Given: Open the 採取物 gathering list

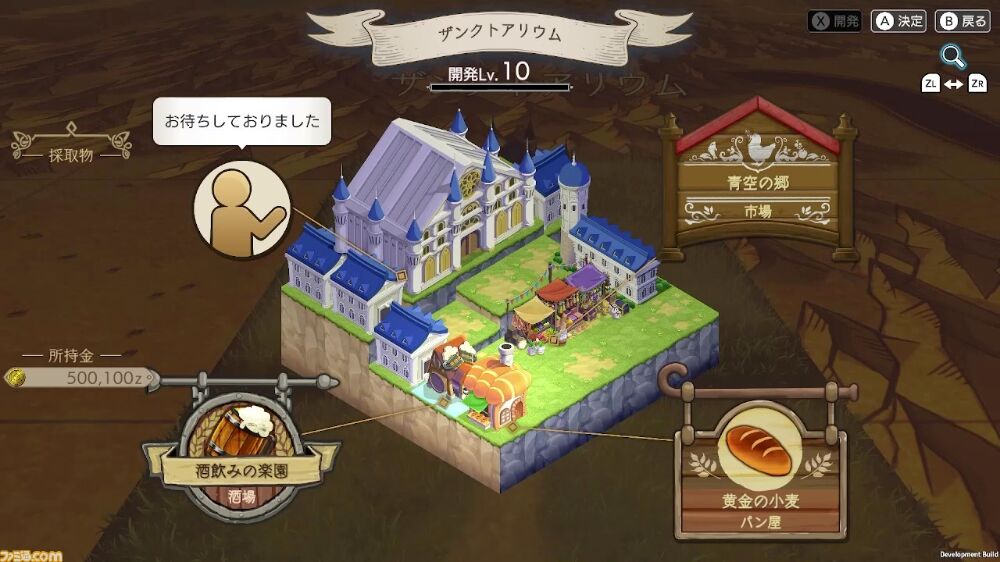Looking at the screenshot, I should tap(71, 155).
